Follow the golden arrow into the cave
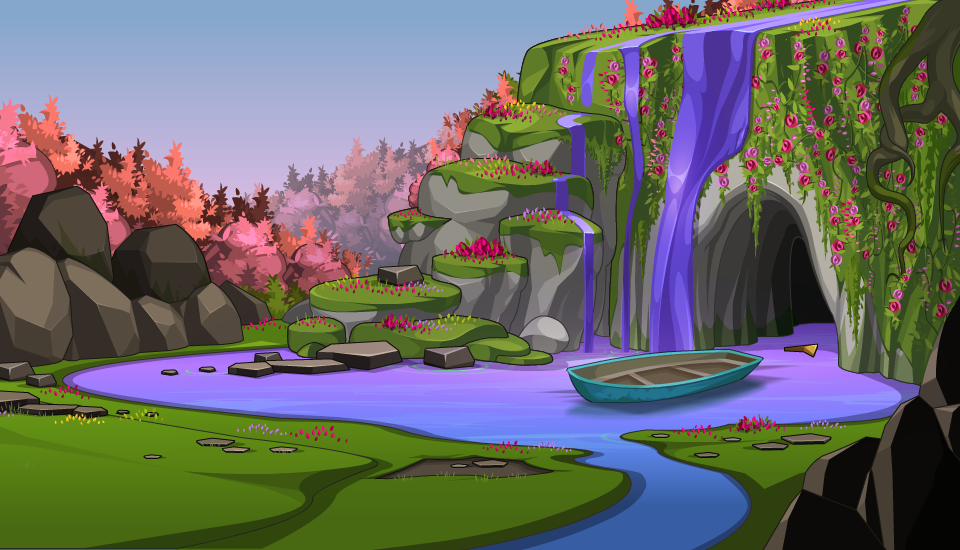Image resolution: width=960 pixels, height=550 pixels. [802, 349]
